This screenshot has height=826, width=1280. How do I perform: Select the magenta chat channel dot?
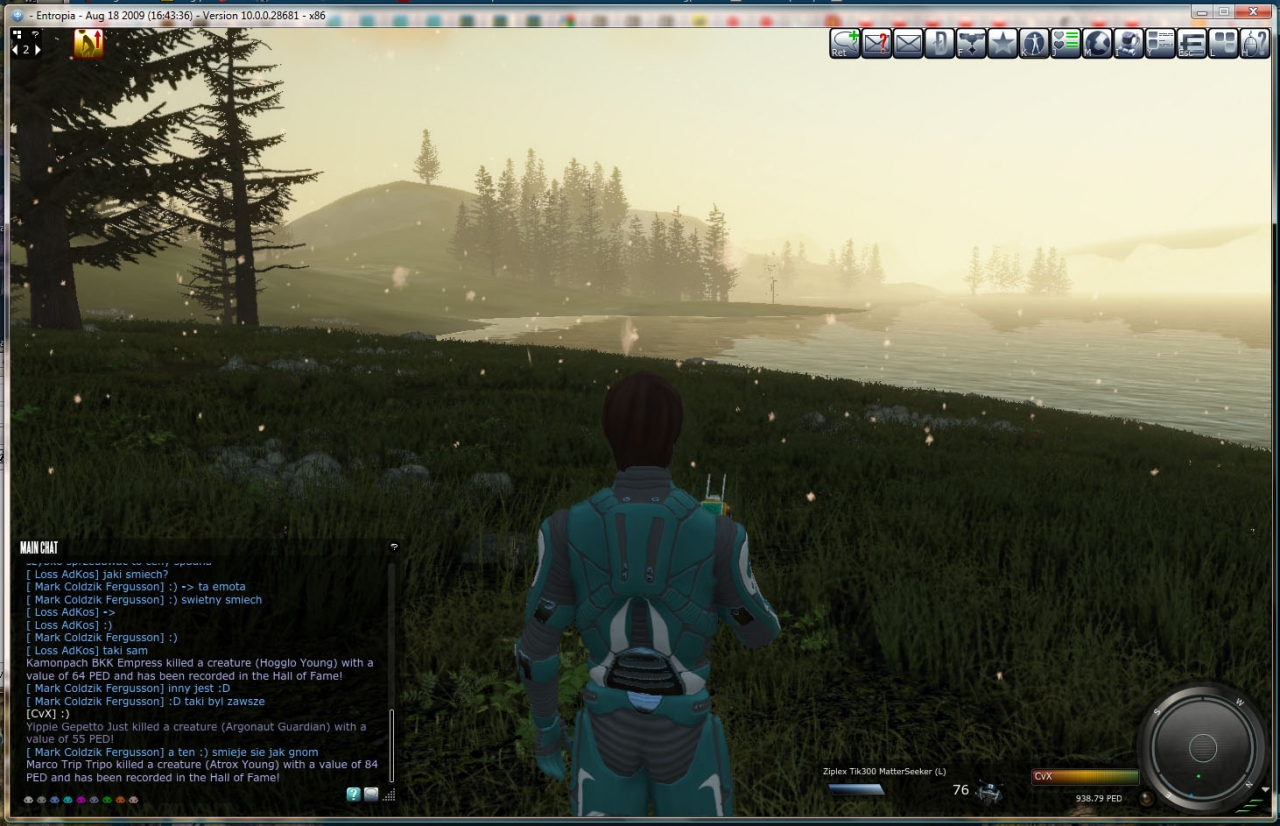tap(81, 800)
